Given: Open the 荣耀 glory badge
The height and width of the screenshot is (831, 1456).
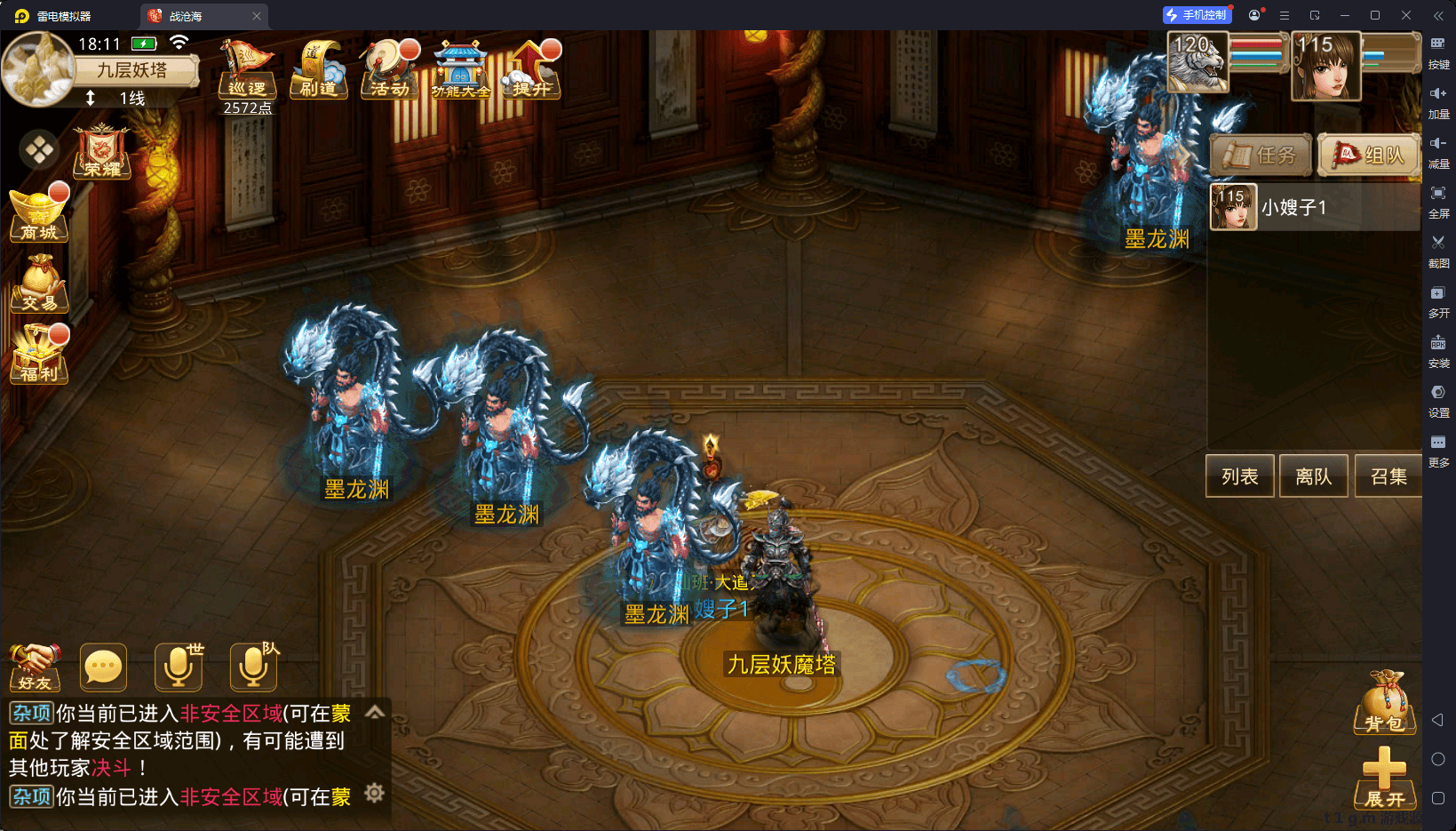Looking at the screenshot, I should pos(102,152).
